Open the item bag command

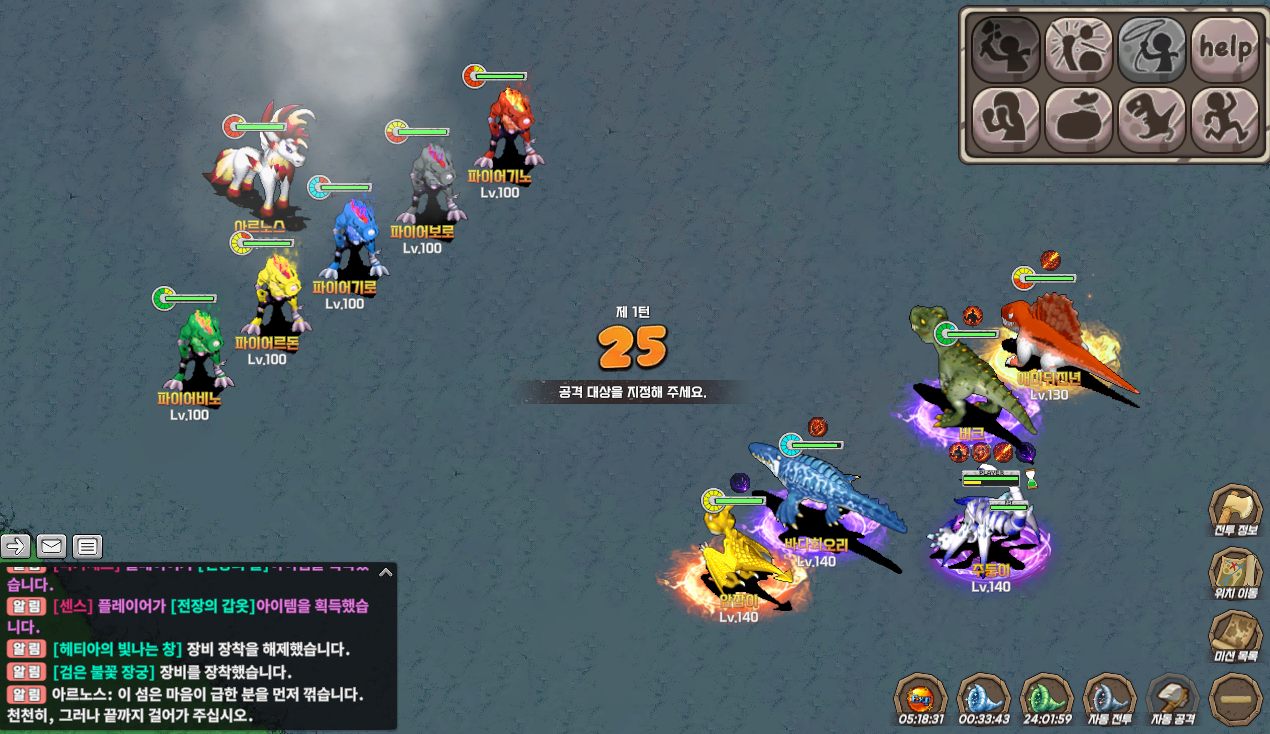[1078, 120]
